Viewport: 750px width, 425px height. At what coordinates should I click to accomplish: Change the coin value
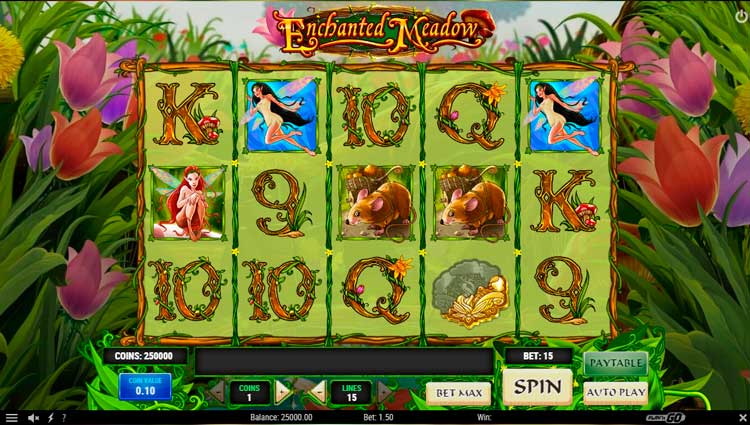click(145, 386)
